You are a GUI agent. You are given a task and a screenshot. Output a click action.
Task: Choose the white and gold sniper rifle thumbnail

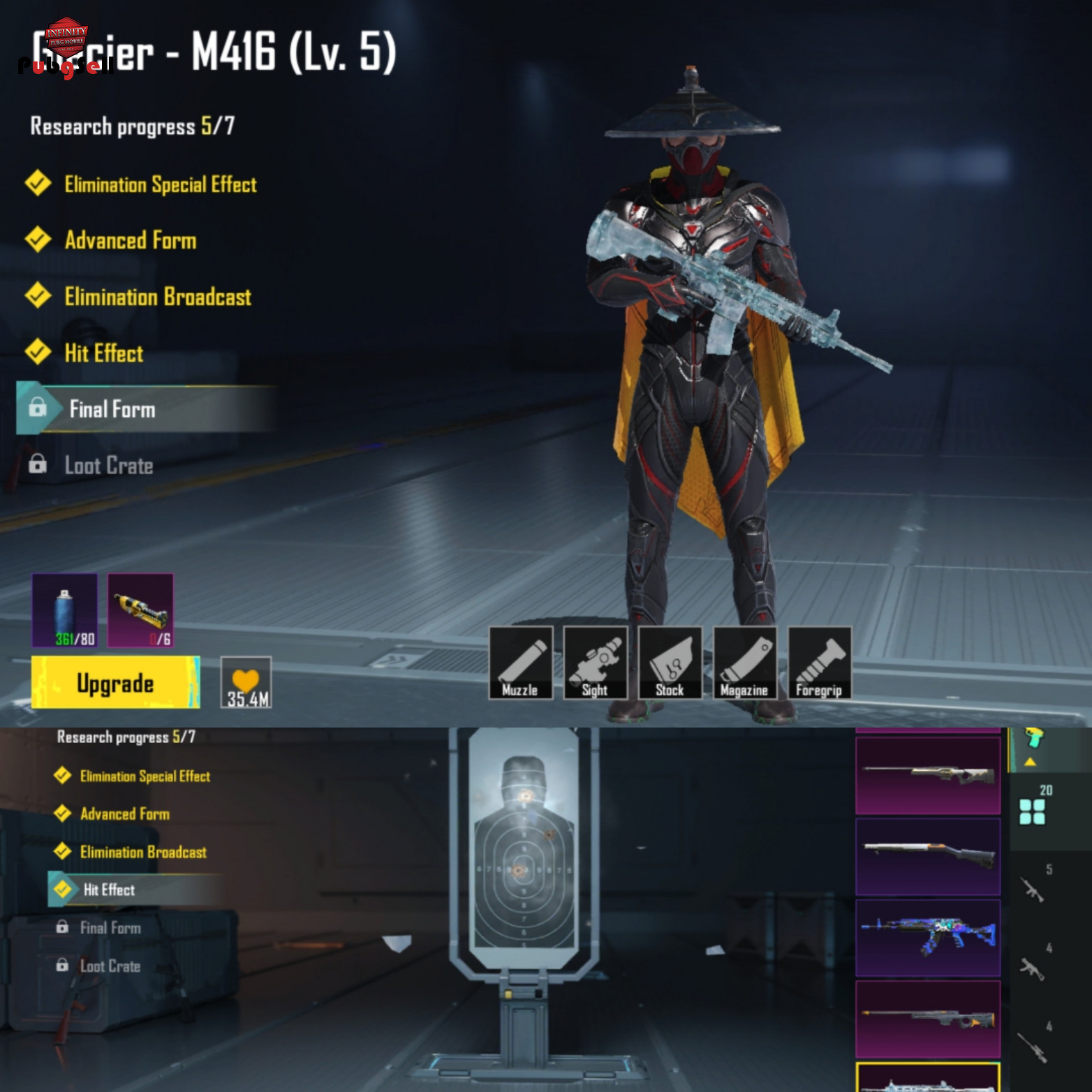pos(928,775)
